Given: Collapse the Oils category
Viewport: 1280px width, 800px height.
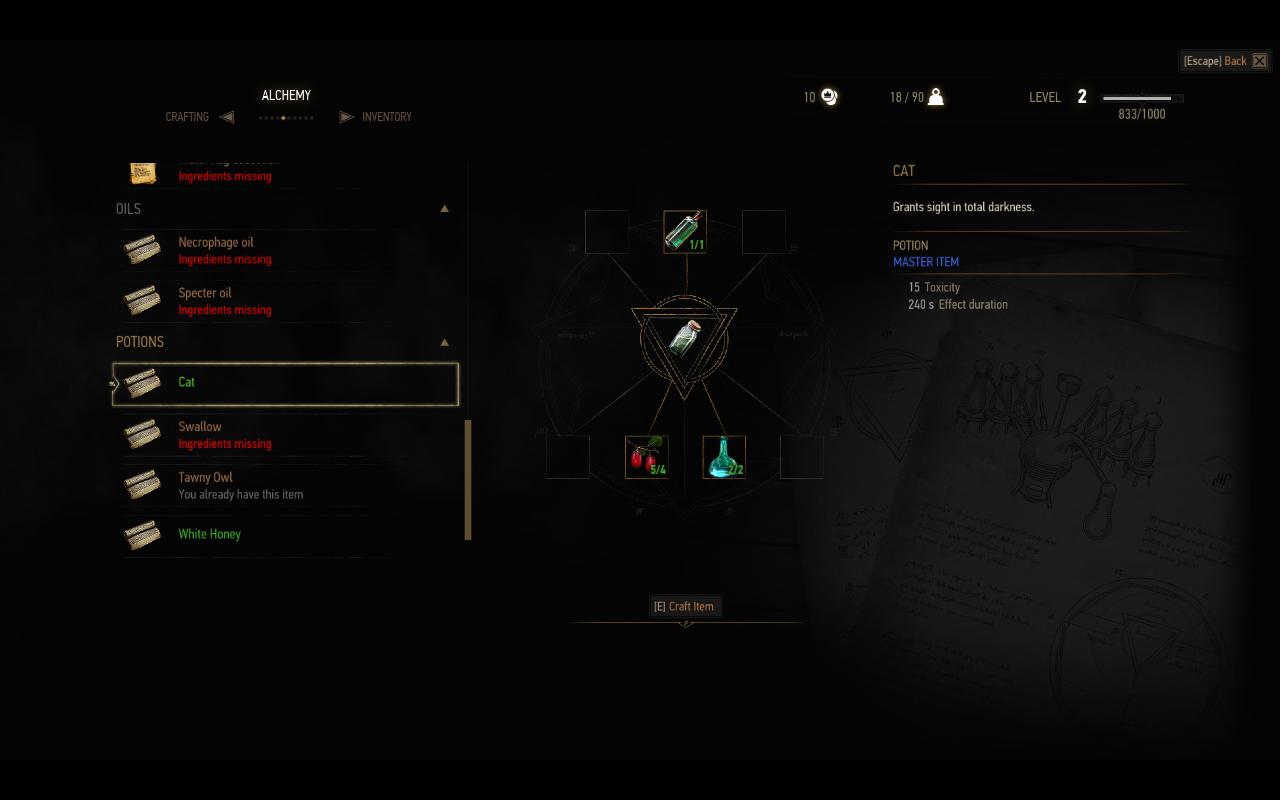Looking at the screenshot, I should coord(444,209).
